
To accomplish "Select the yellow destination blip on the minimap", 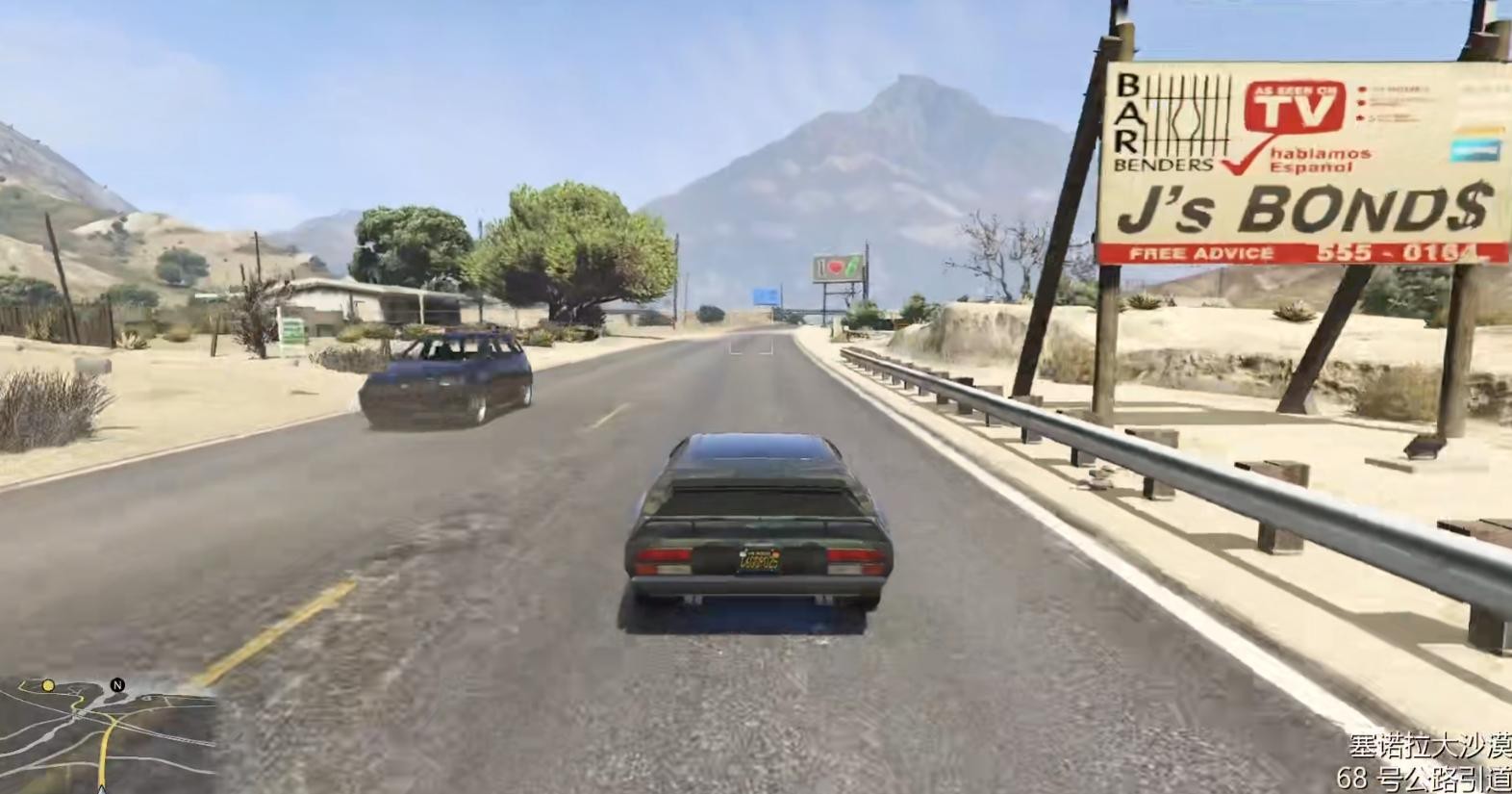I will coord(48,685).
